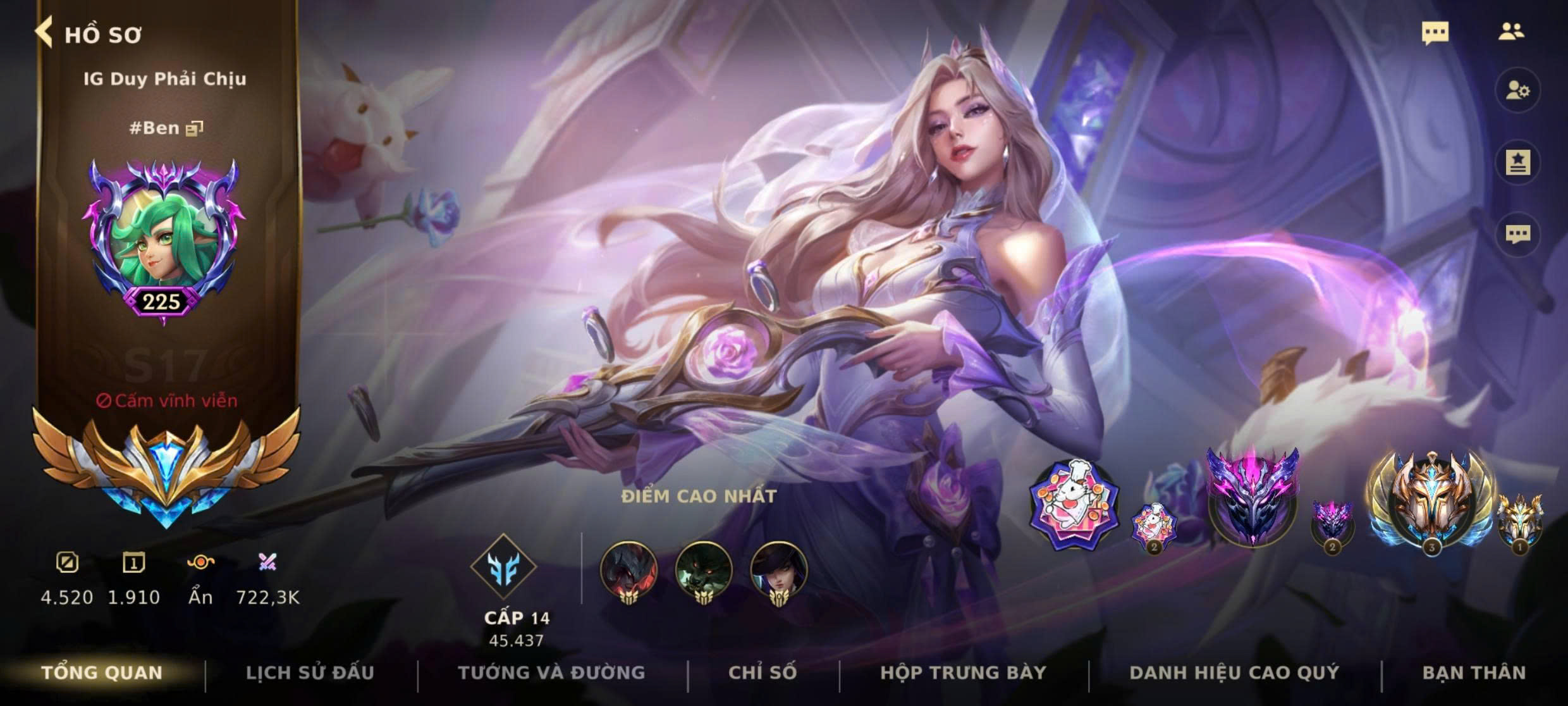Open the profile settings gear icon

click(x=1517, y=90)
